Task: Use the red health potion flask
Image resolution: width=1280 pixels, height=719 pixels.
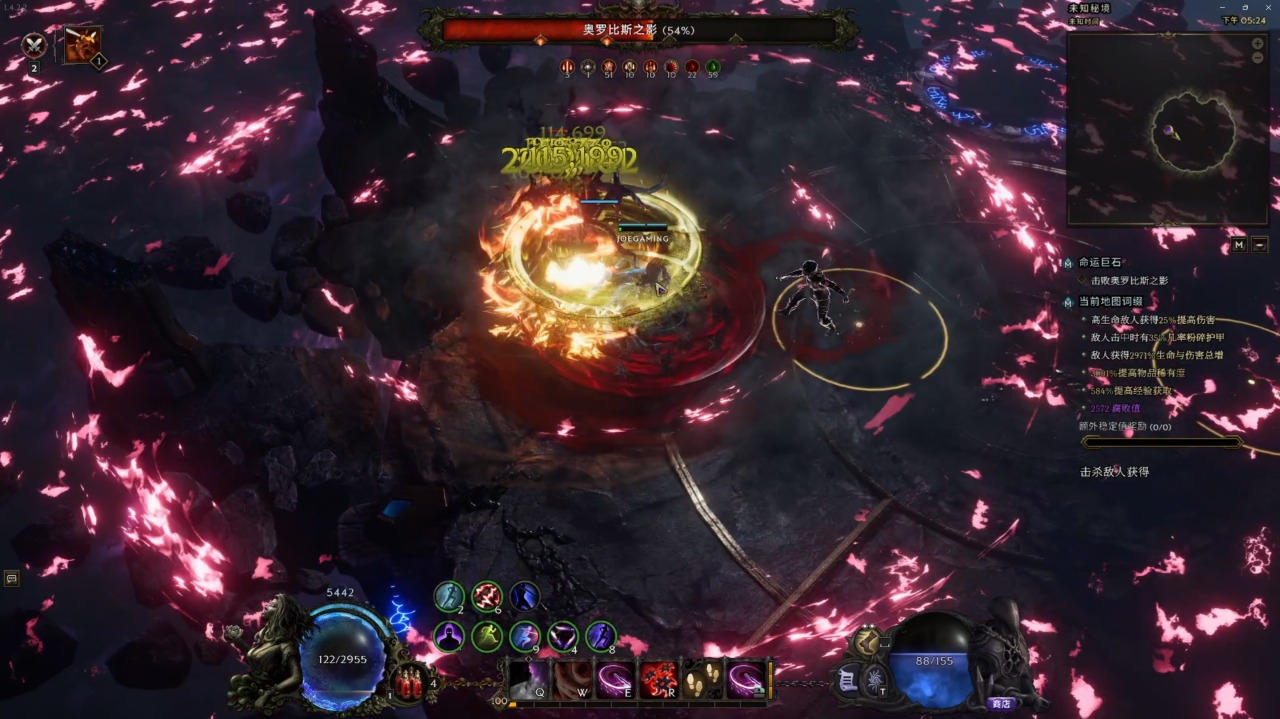Action: (x=409, y=682)
